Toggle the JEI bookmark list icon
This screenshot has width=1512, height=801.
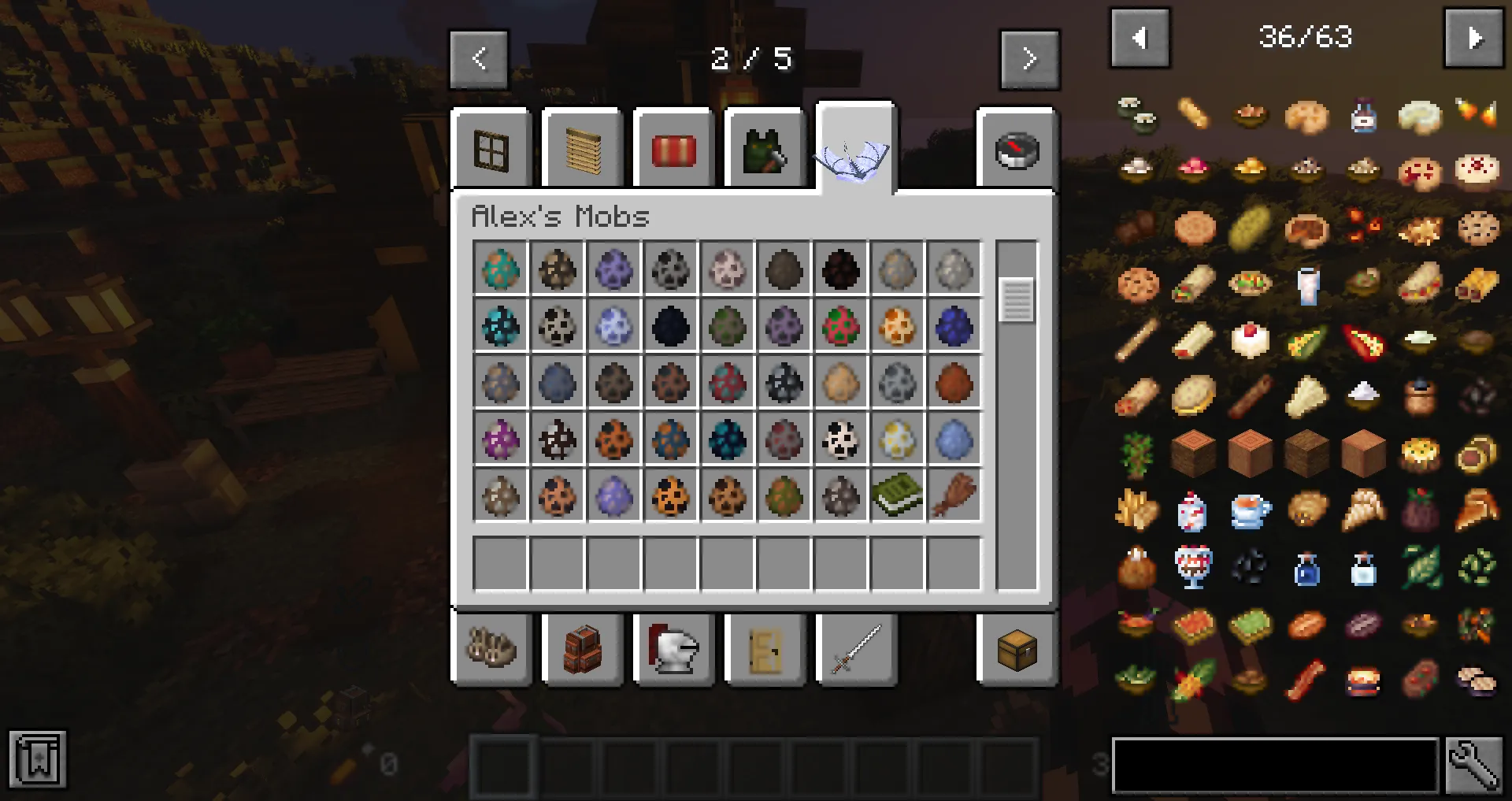coord(37,760)
